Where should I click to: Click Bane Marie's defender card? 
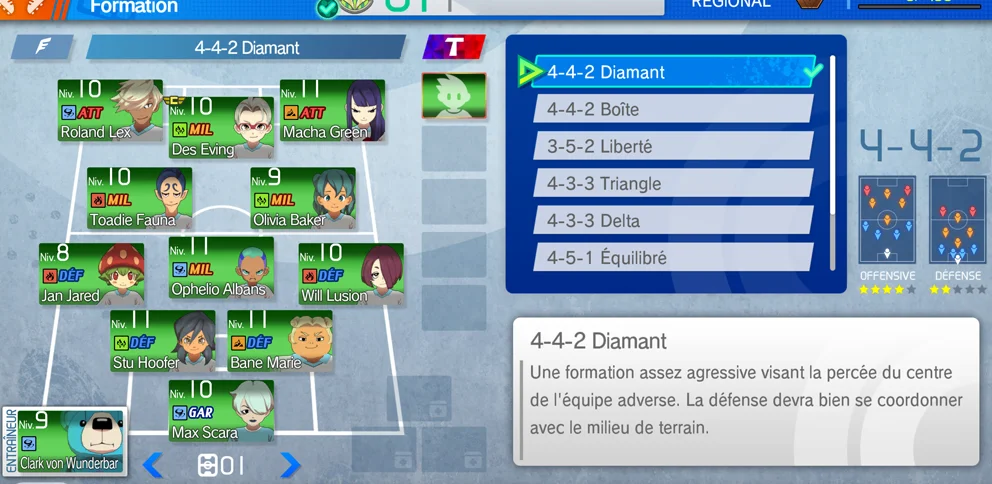click(280, 341)
